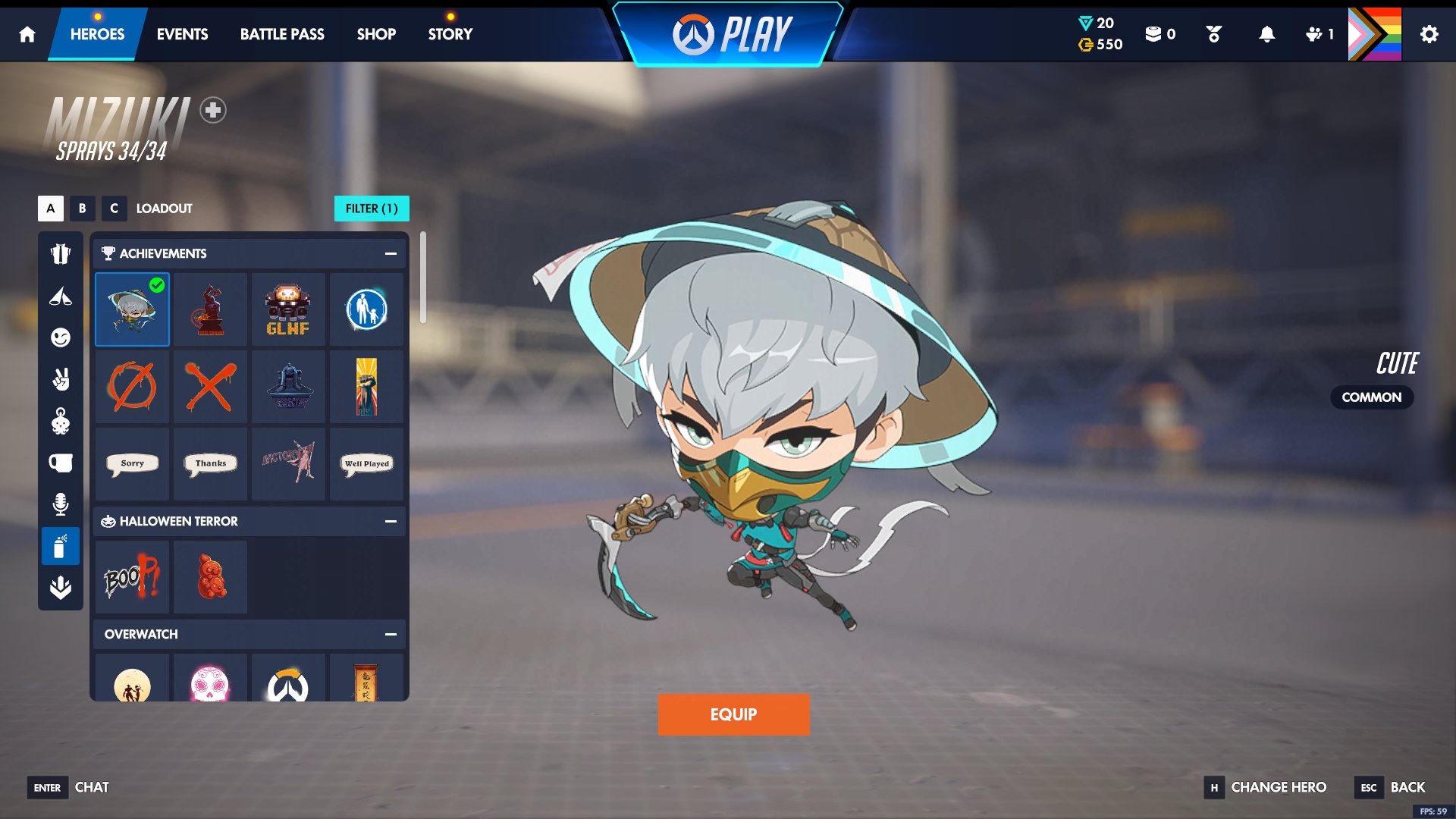Switch to loadout B

pos(82,209)
